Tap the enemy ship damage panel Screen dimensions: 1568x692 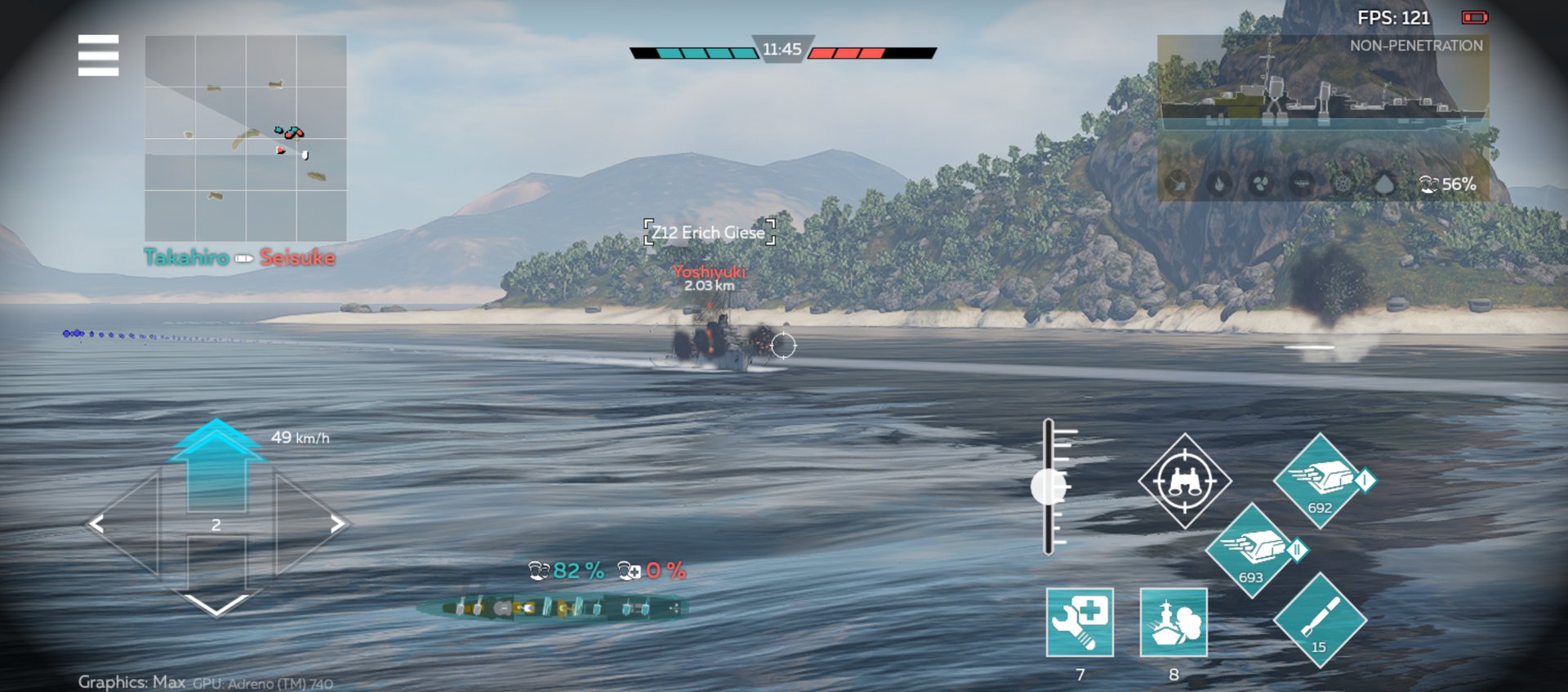(x=1323, y=118)
